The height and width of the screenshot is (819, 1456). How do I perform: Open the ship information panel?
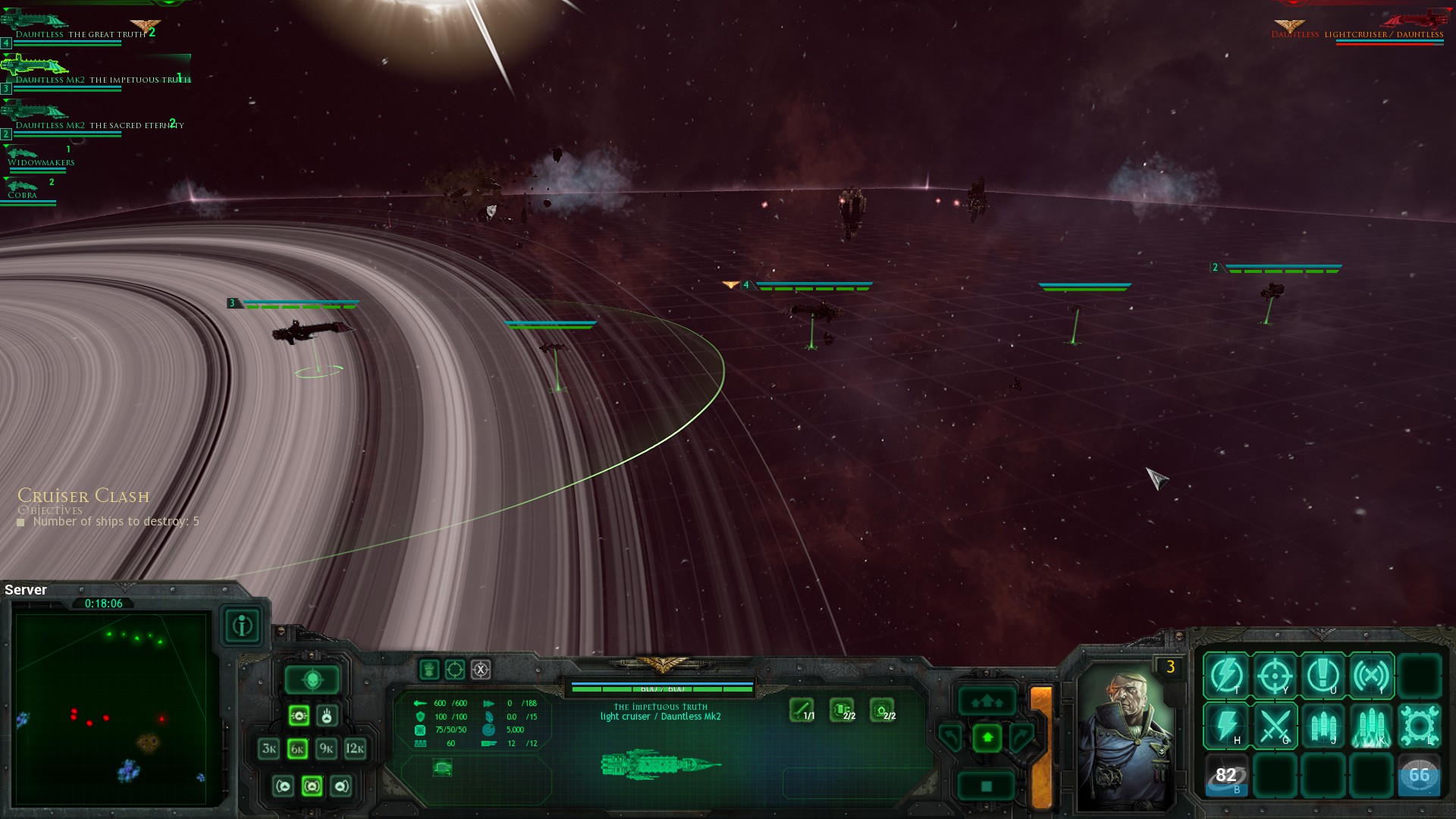[x=243, y=626]
